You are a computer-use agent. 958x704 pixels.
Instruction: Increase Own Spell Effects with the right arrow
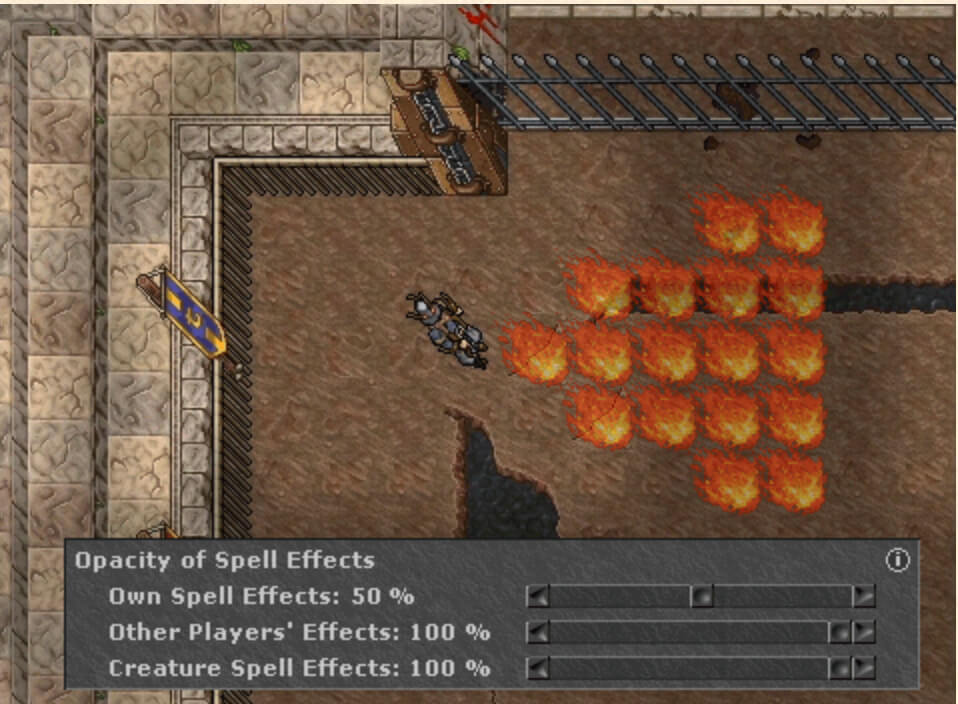[x=863, y=597]
